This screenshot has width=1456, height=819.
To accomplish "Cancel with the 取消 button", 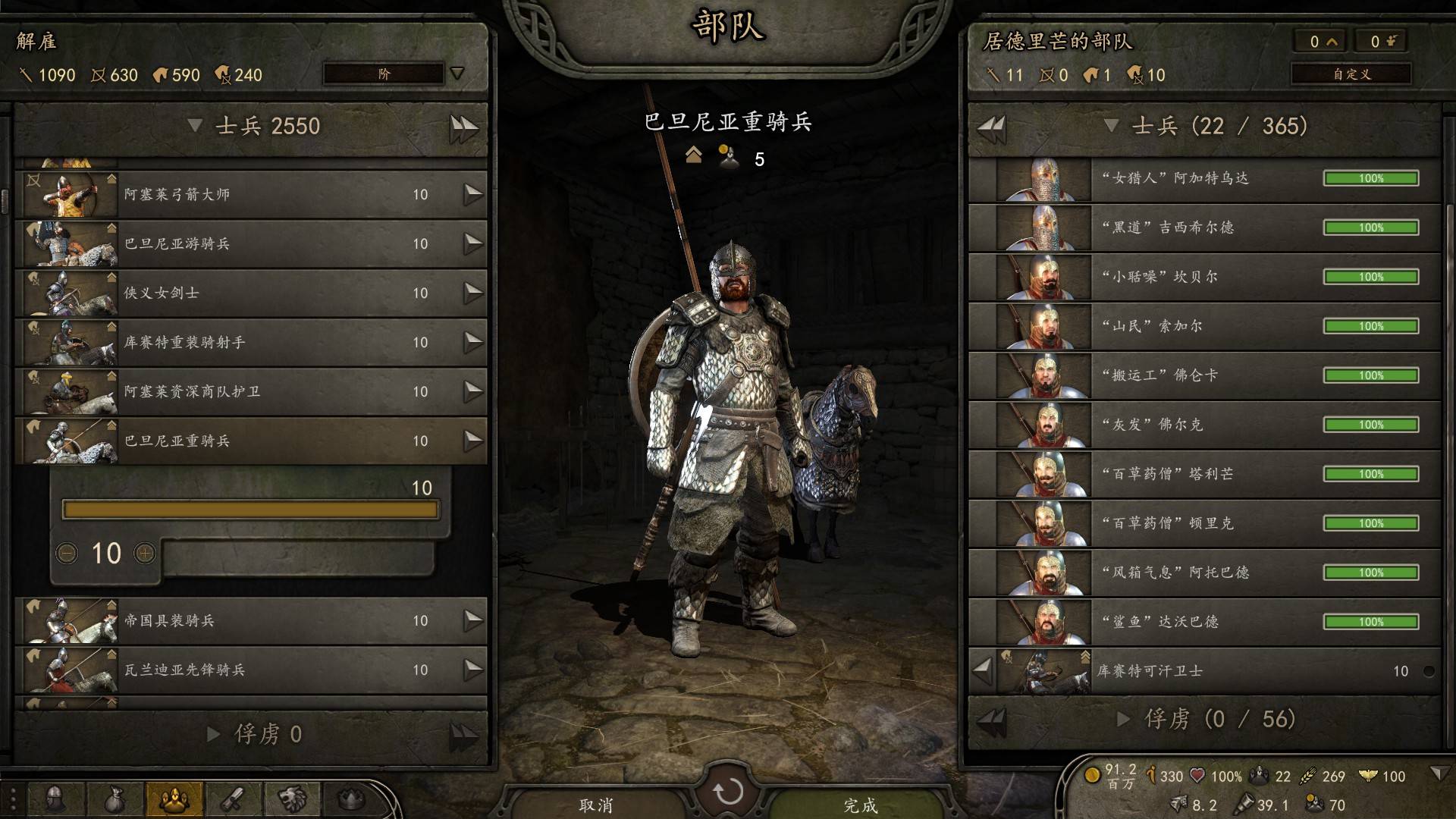I will click(596, 804).
